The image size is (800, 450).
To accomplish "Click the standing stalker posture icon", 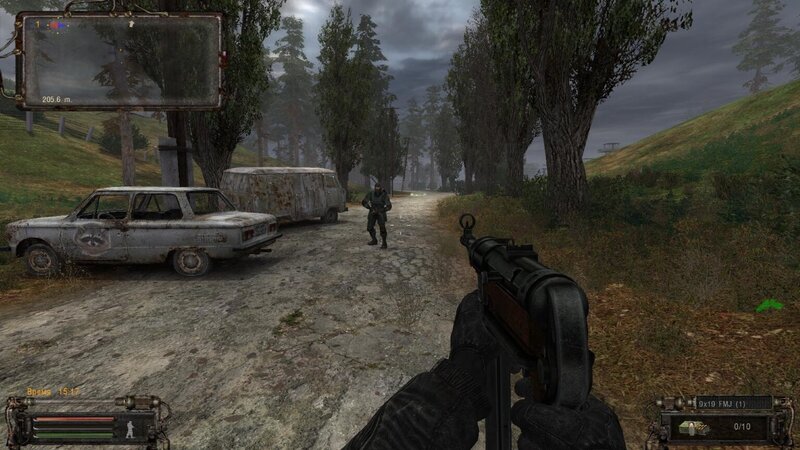I will coord(129,425).
